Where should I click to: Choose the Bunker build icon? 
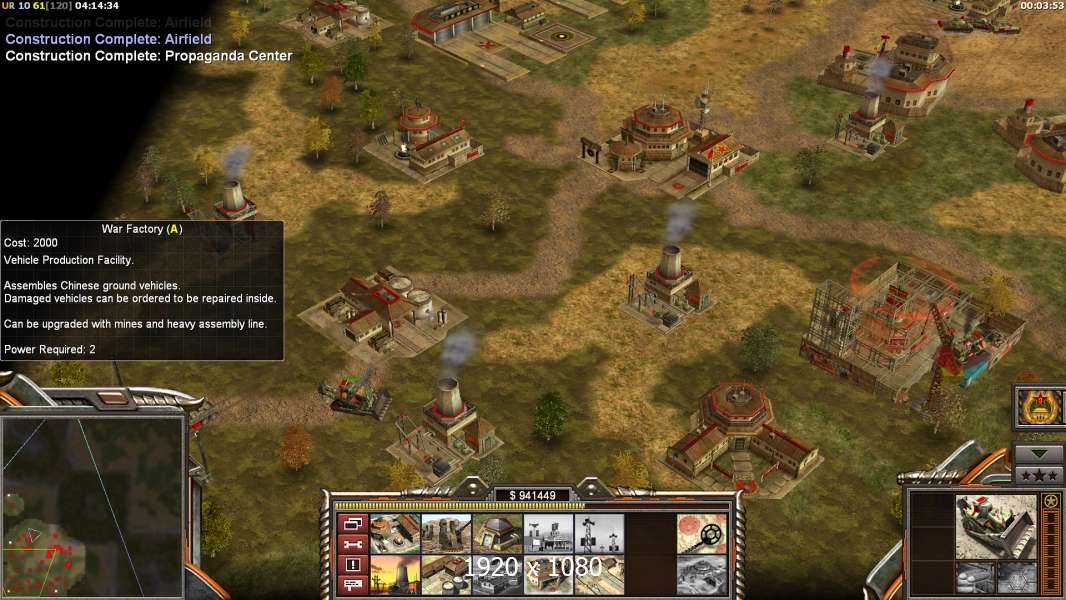click(x=497, y=533)
